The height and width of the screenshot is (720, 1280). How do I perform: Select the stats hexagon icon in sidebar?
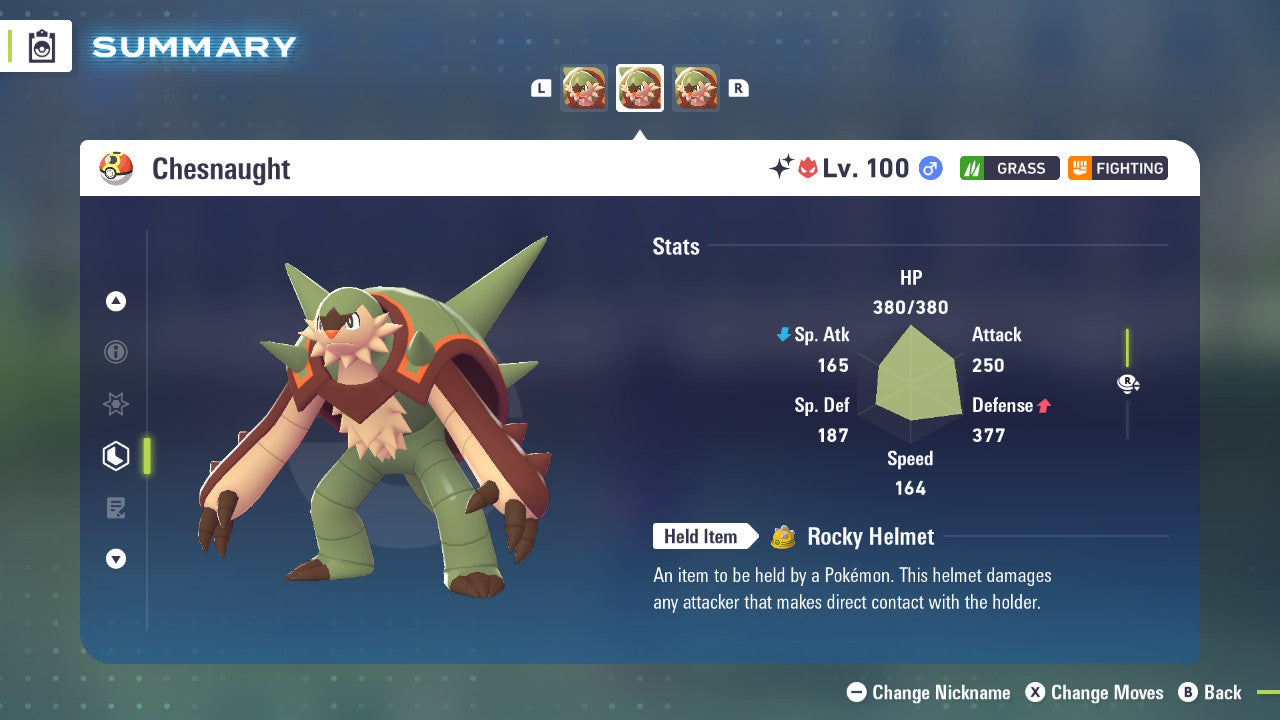[116, 456]
